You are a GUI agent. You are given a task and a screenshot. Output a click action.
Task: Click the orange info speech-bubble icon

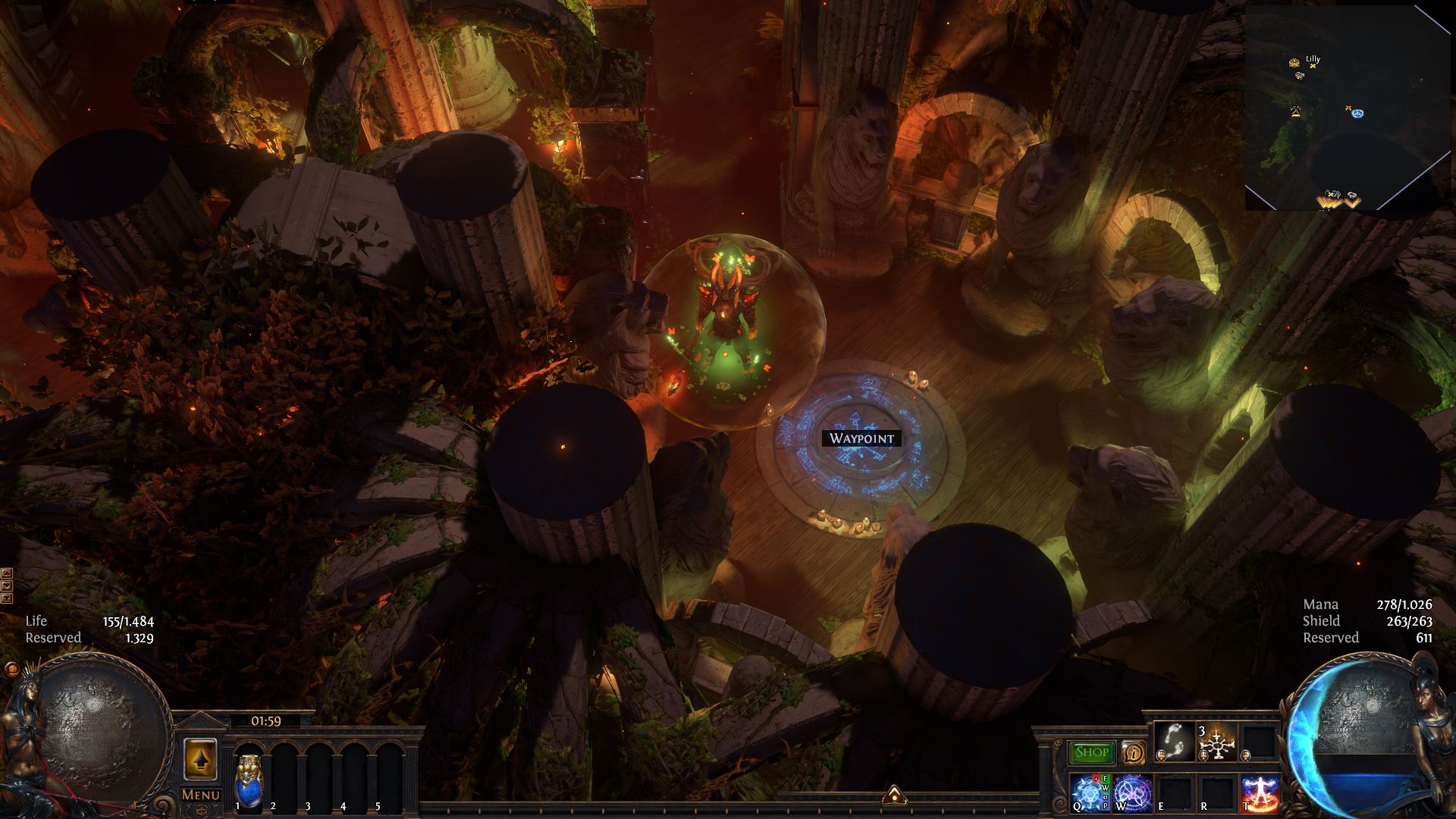(1133, 752)
